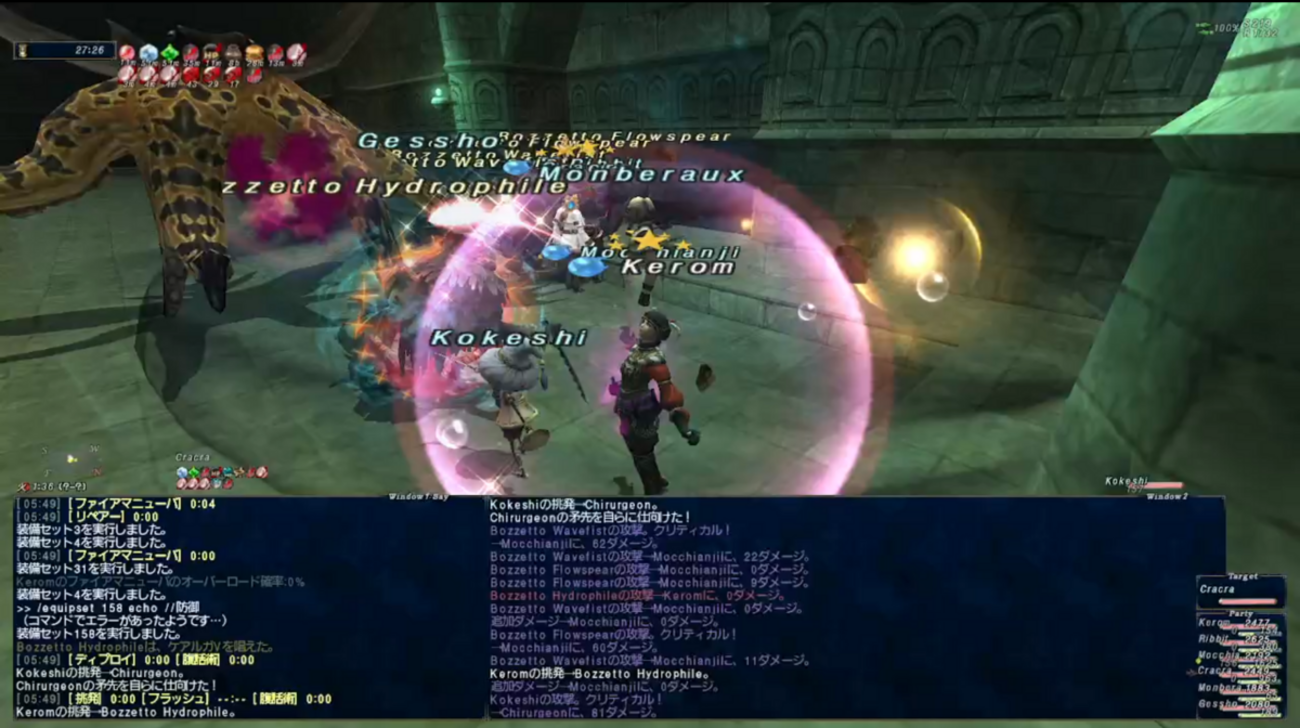Click the blue ice crystal status icon

pos(149,53)
